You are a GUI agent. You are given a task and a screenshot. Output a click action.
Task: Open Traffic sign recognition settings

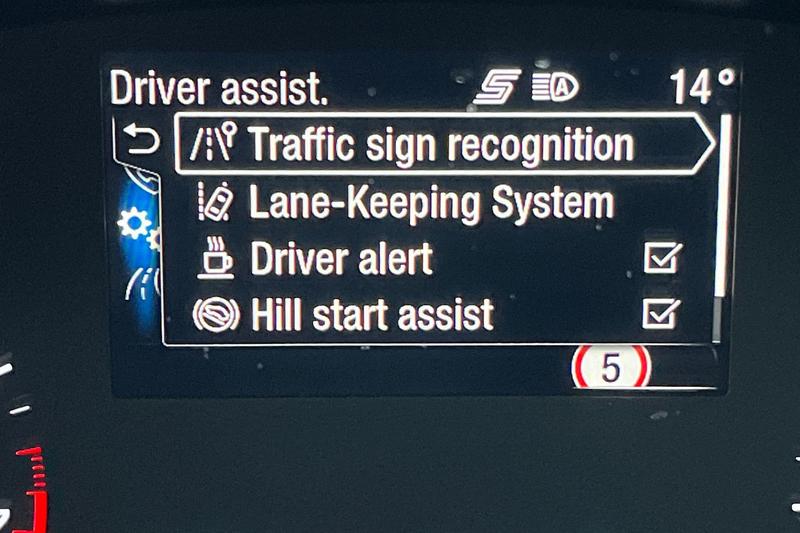click(440, 145)
